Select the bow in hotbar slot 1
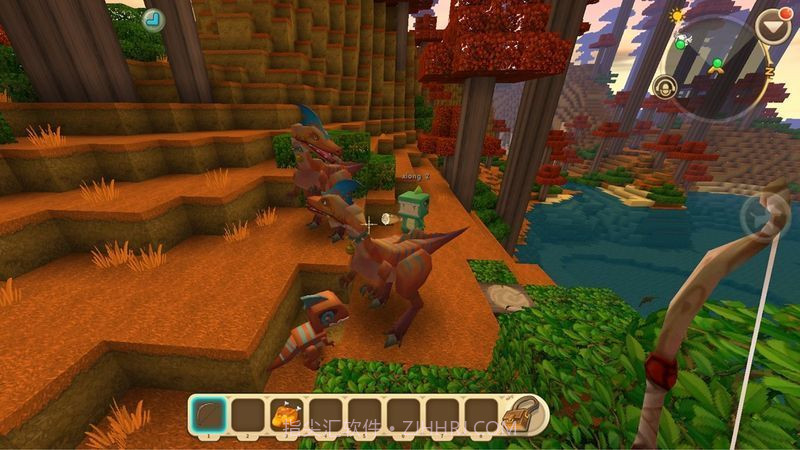 tap(208, 413)
